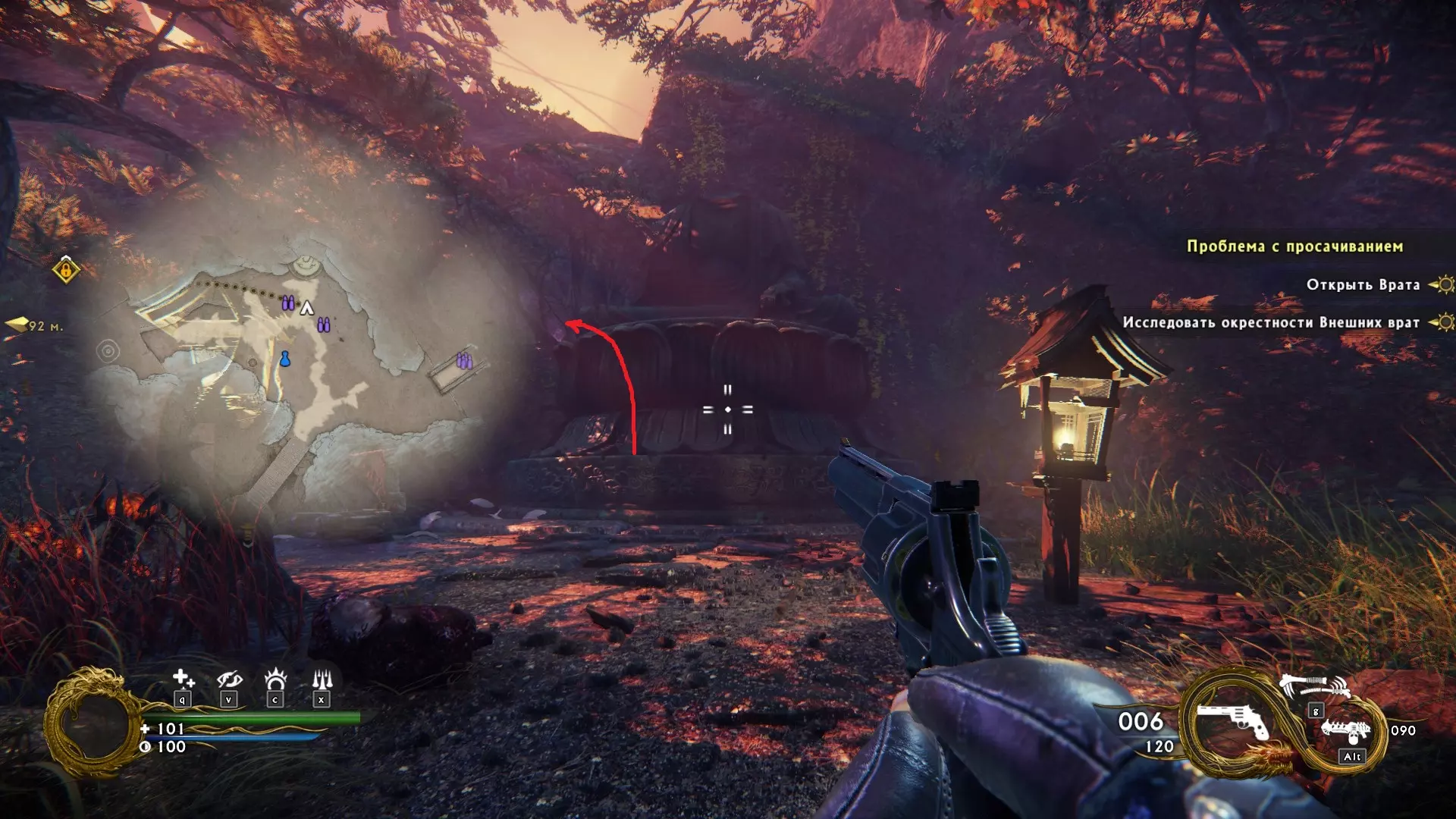
Task: Select 'Исследовать окрестности Внешних врат' objective
Action: (x=1271, y=323)
